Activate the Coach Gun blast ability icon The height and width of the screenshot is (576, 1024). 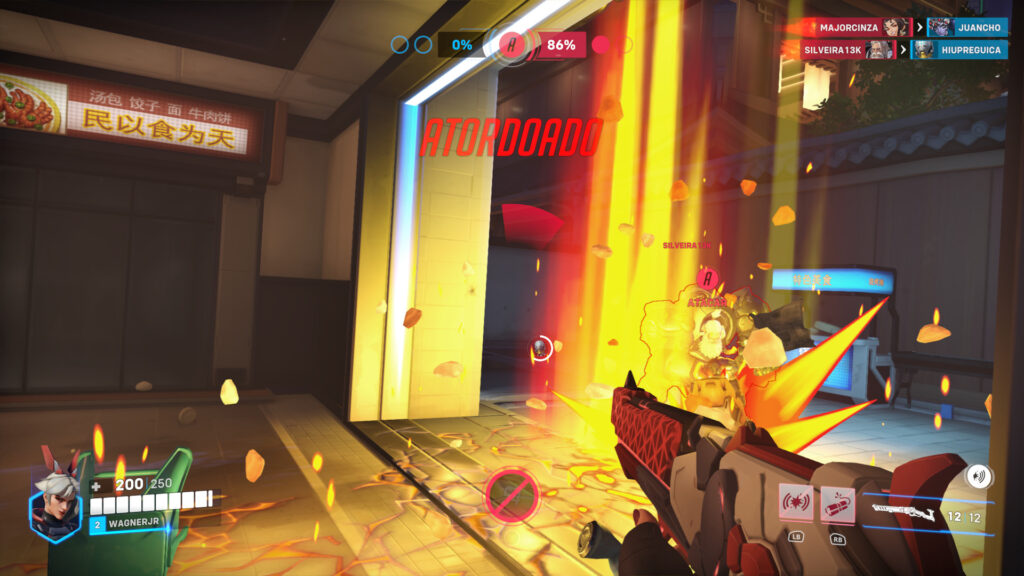pyautogui.click(x=794, y=504)
